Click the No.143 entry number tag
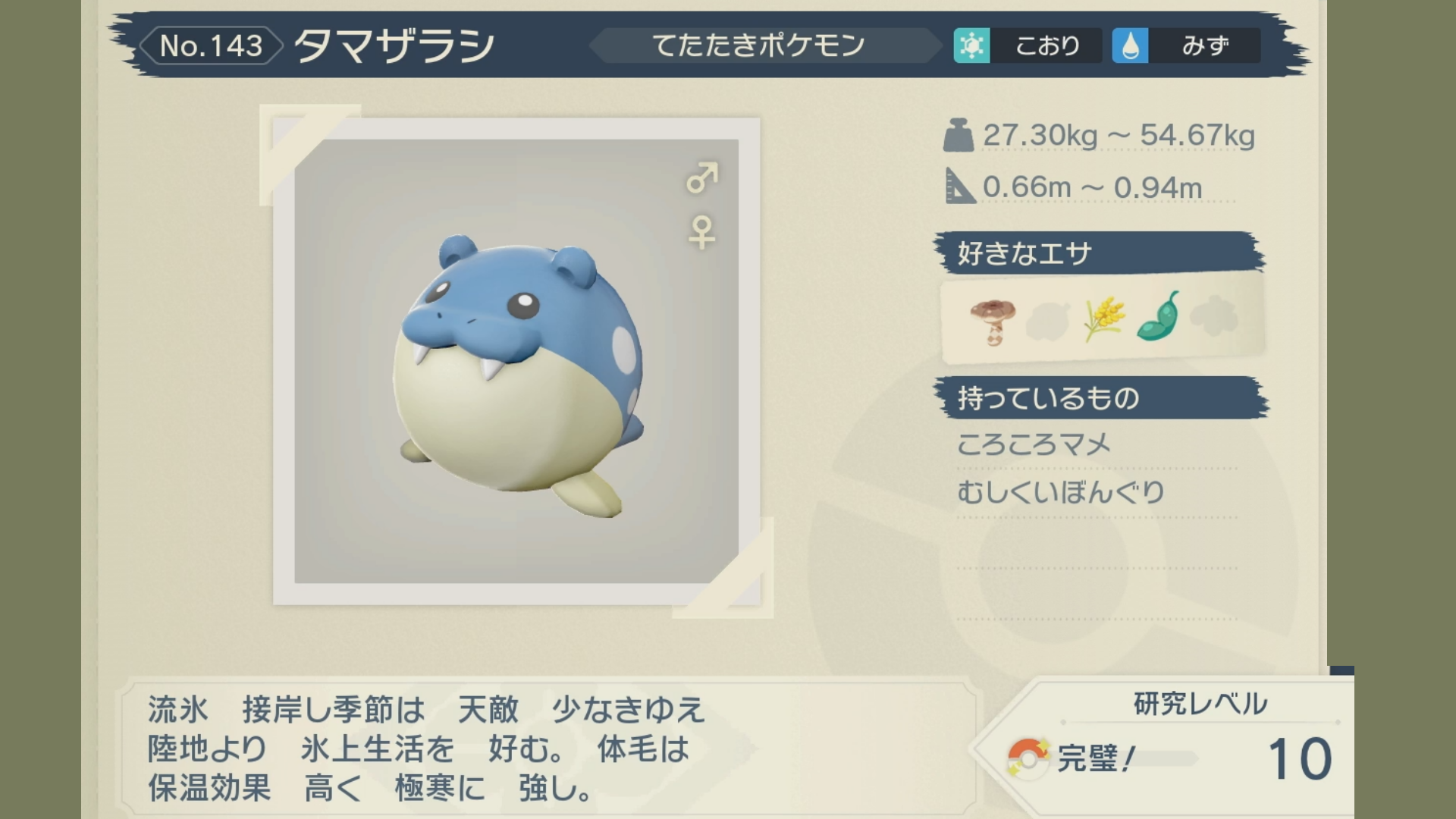The width and height of the screenshot is (1456, 819). tap(211, 45)
